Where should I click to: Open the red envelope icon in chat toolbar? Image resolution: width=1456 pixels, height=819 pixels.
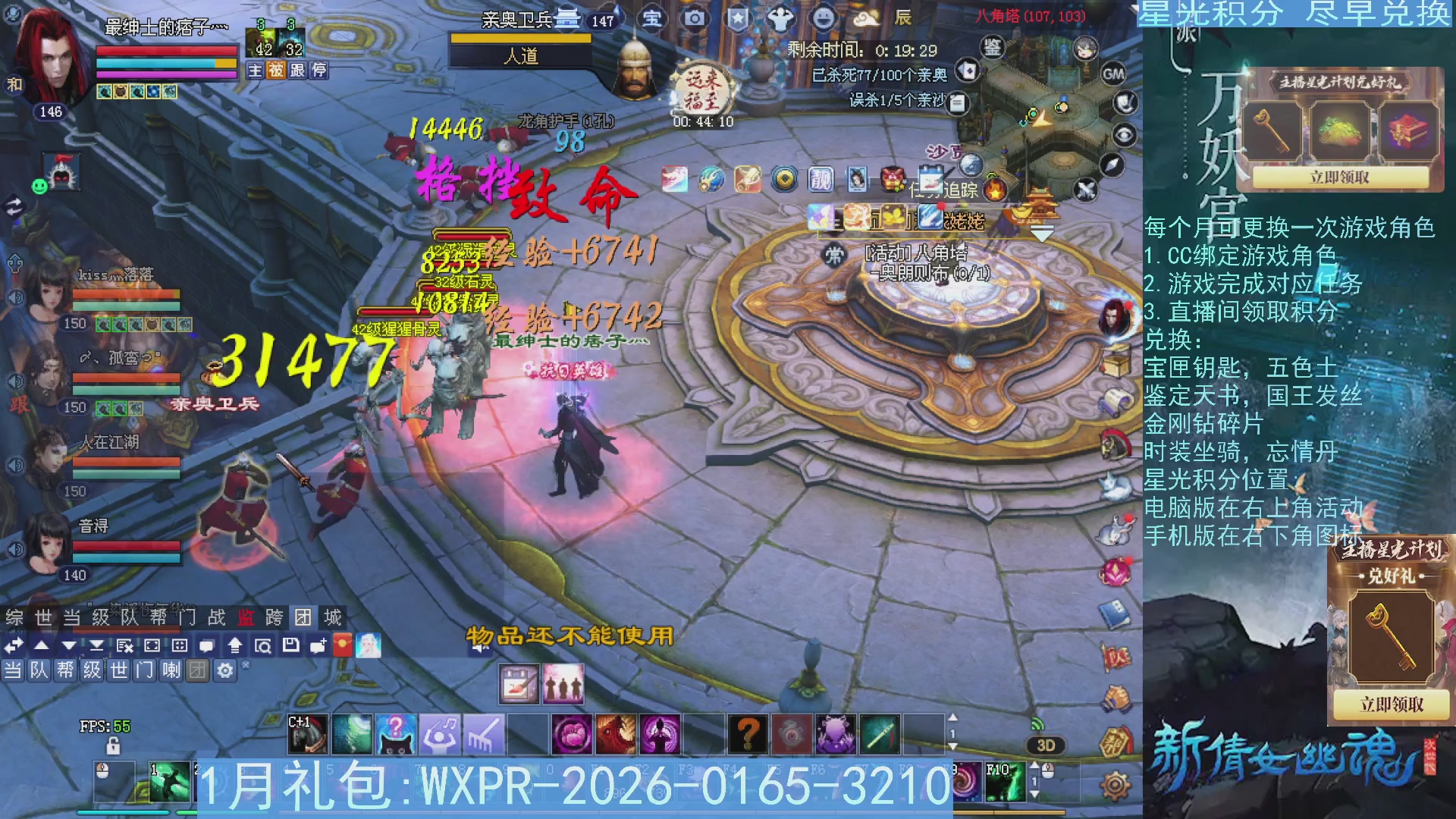tap(342, 646)
